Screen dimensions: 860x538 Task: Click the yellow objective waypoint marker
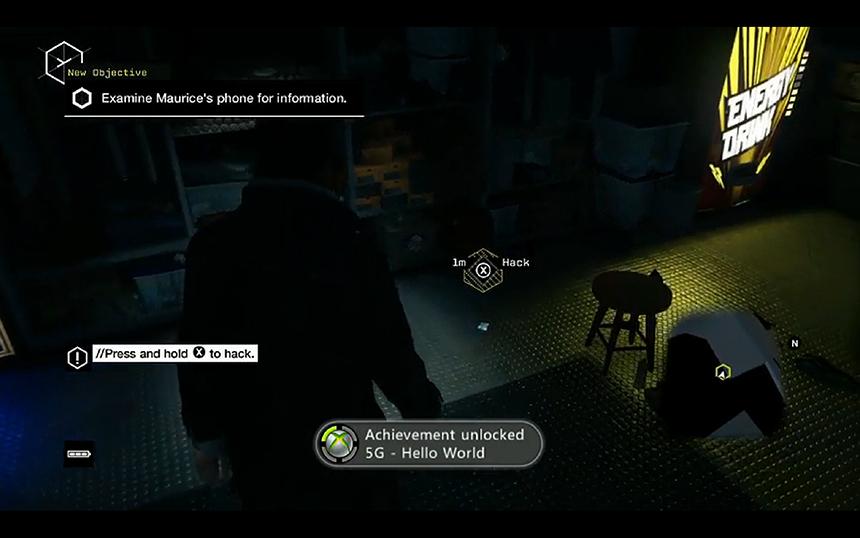(x=721, y=373)
